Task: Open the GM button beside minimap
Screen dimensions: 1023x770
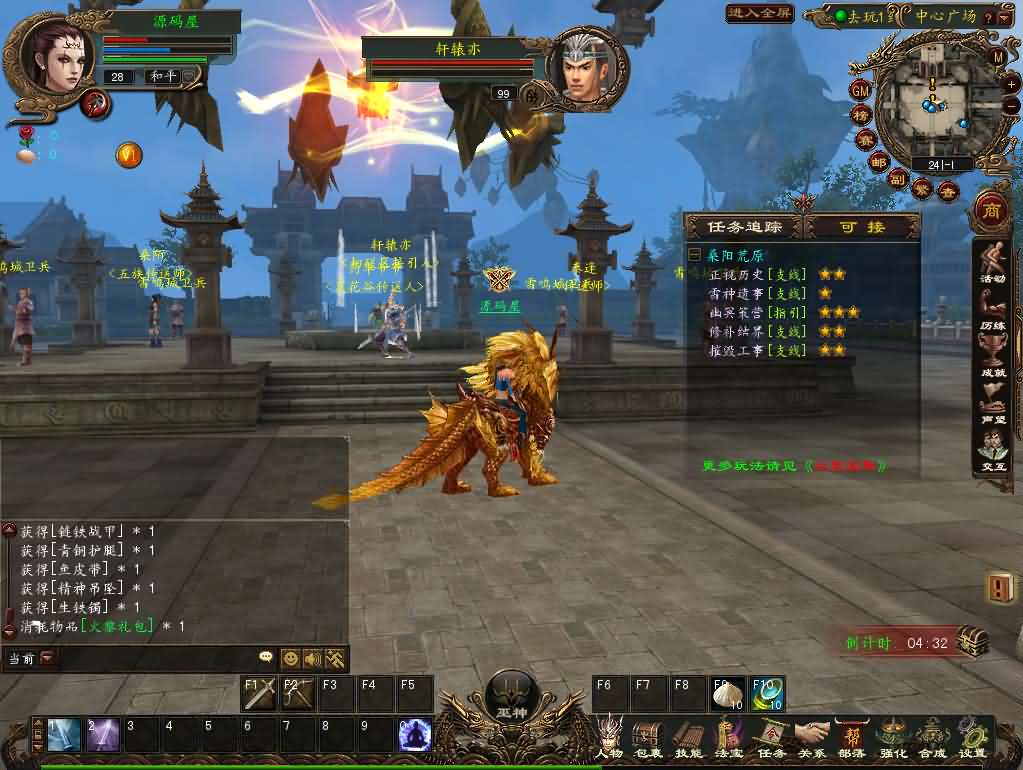Action: (x=861, y=90)
